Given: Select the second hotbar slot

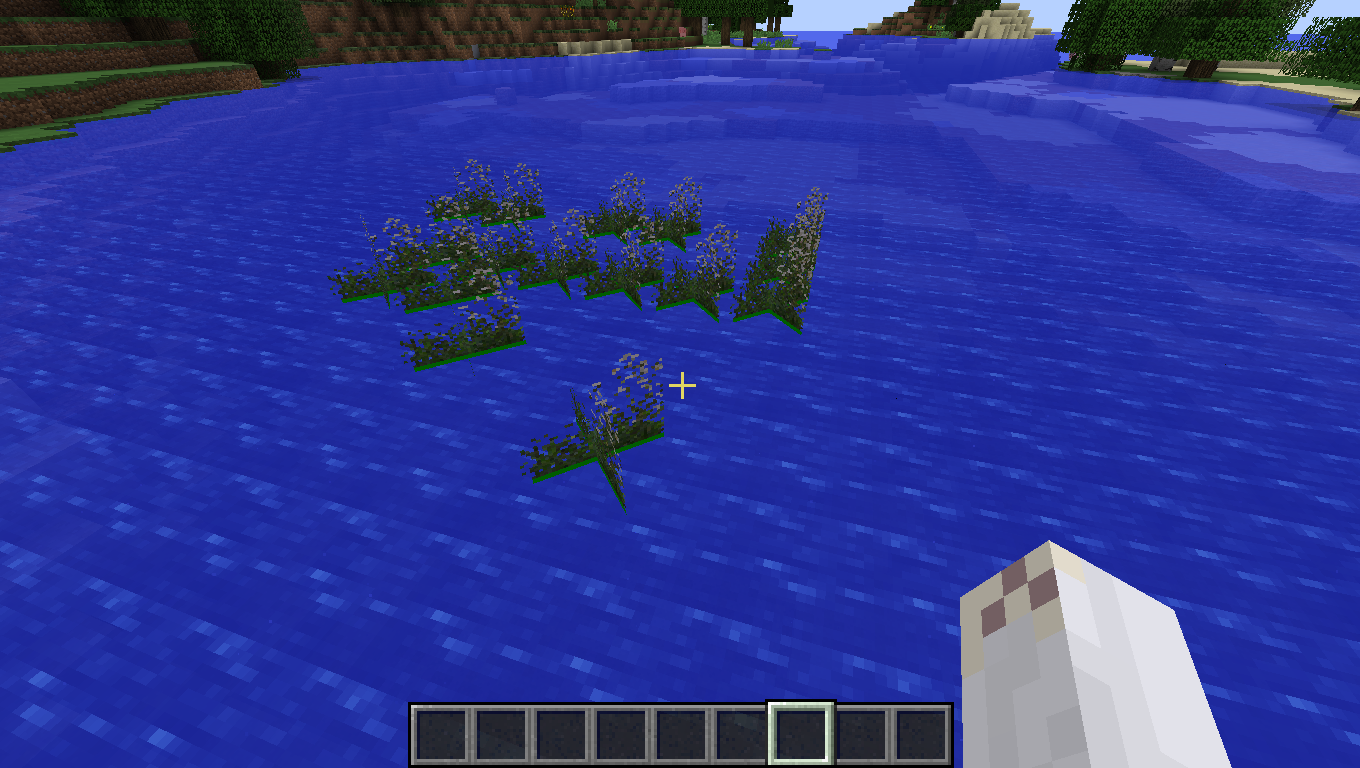Looking at the screenshot, I should pos(501,733).
